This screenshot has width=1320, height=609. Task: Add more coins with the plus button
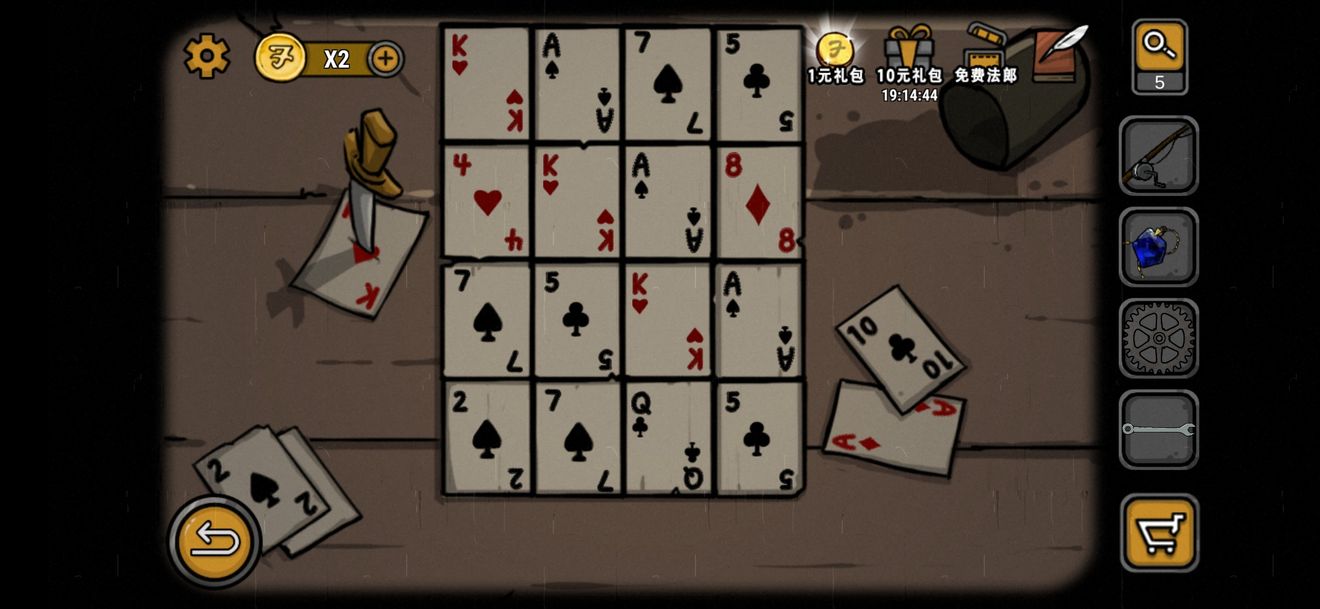385,59
